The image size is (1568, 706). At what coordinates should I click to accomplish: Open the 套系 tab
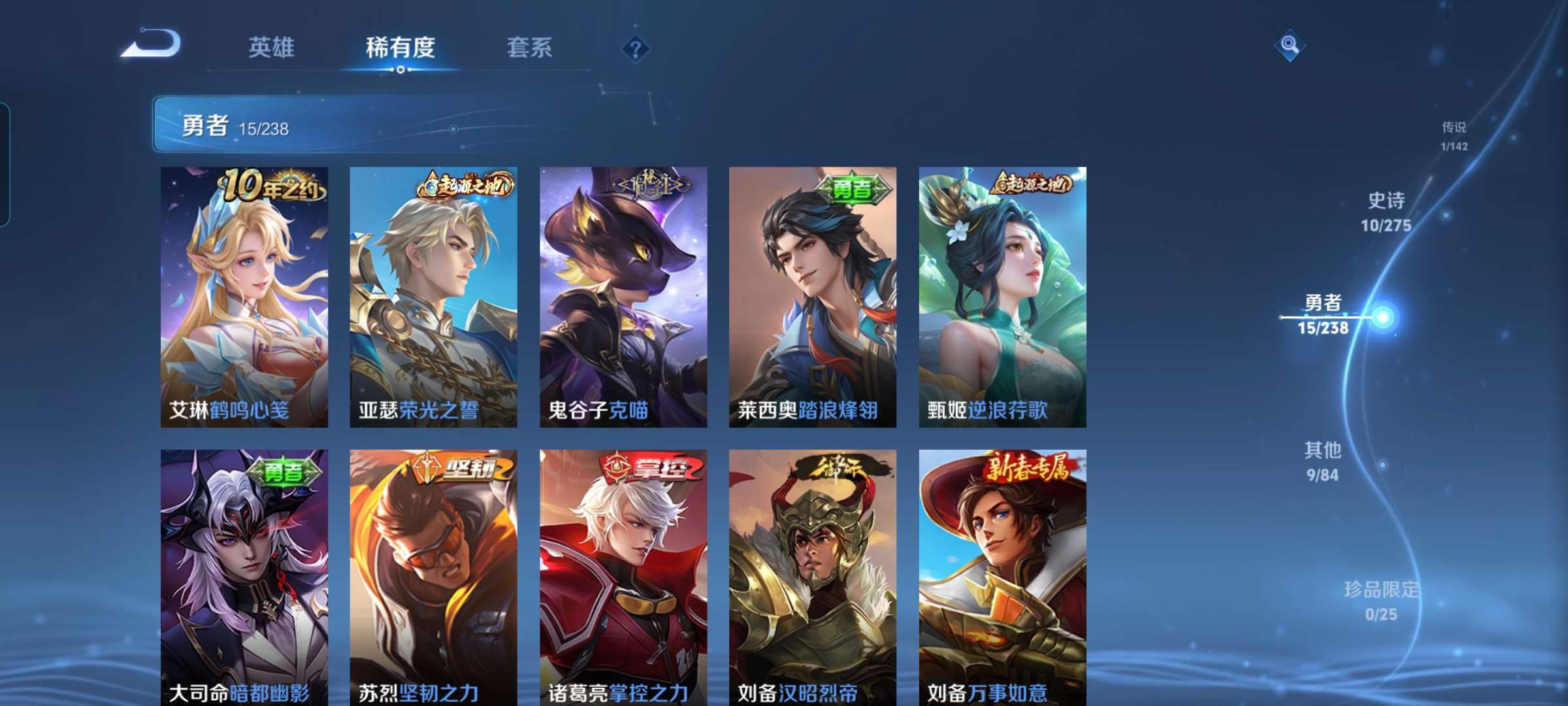pos(529,48)
